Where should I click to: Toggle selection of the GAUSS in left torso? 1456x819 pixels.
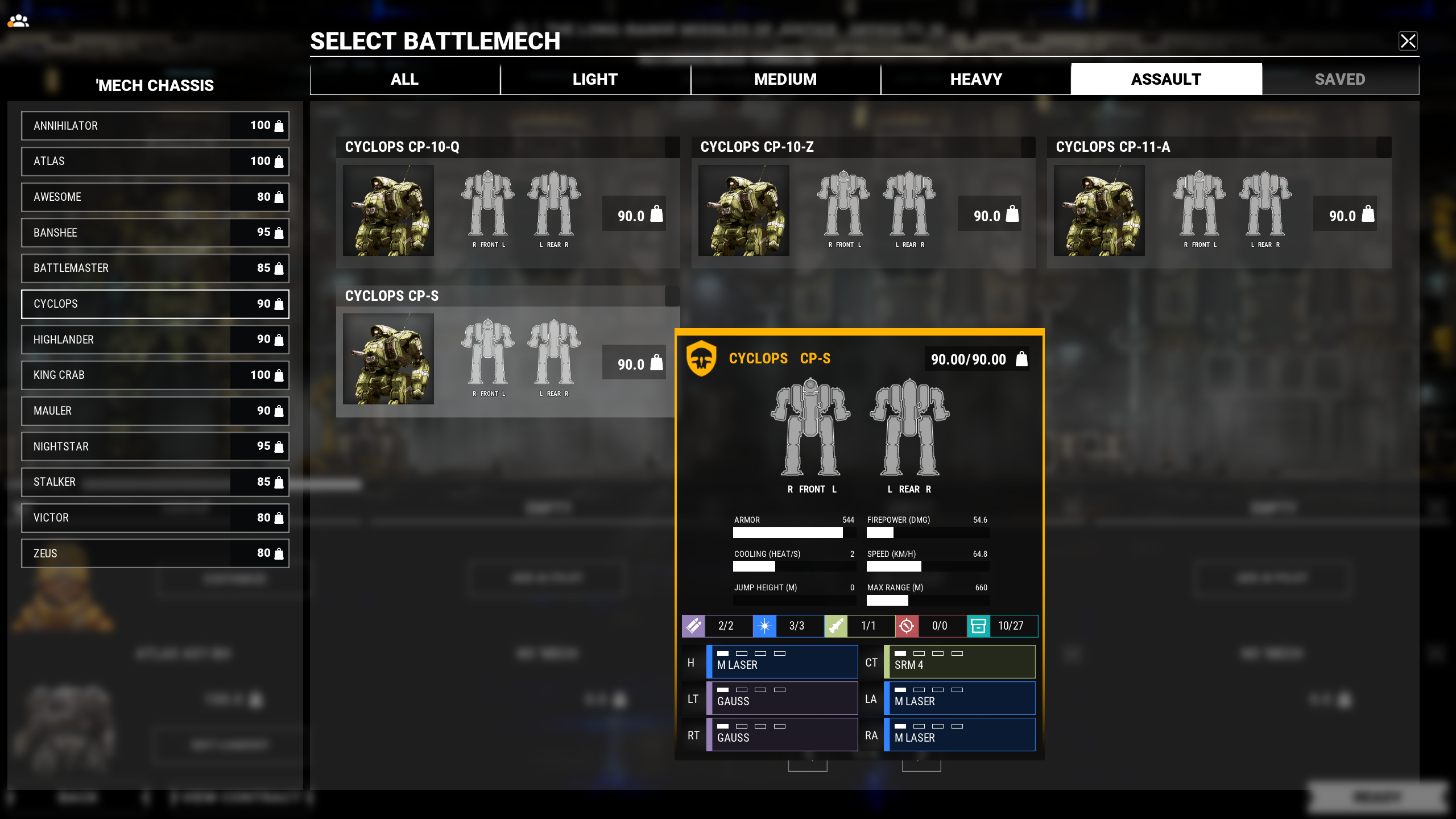(782, 698)
